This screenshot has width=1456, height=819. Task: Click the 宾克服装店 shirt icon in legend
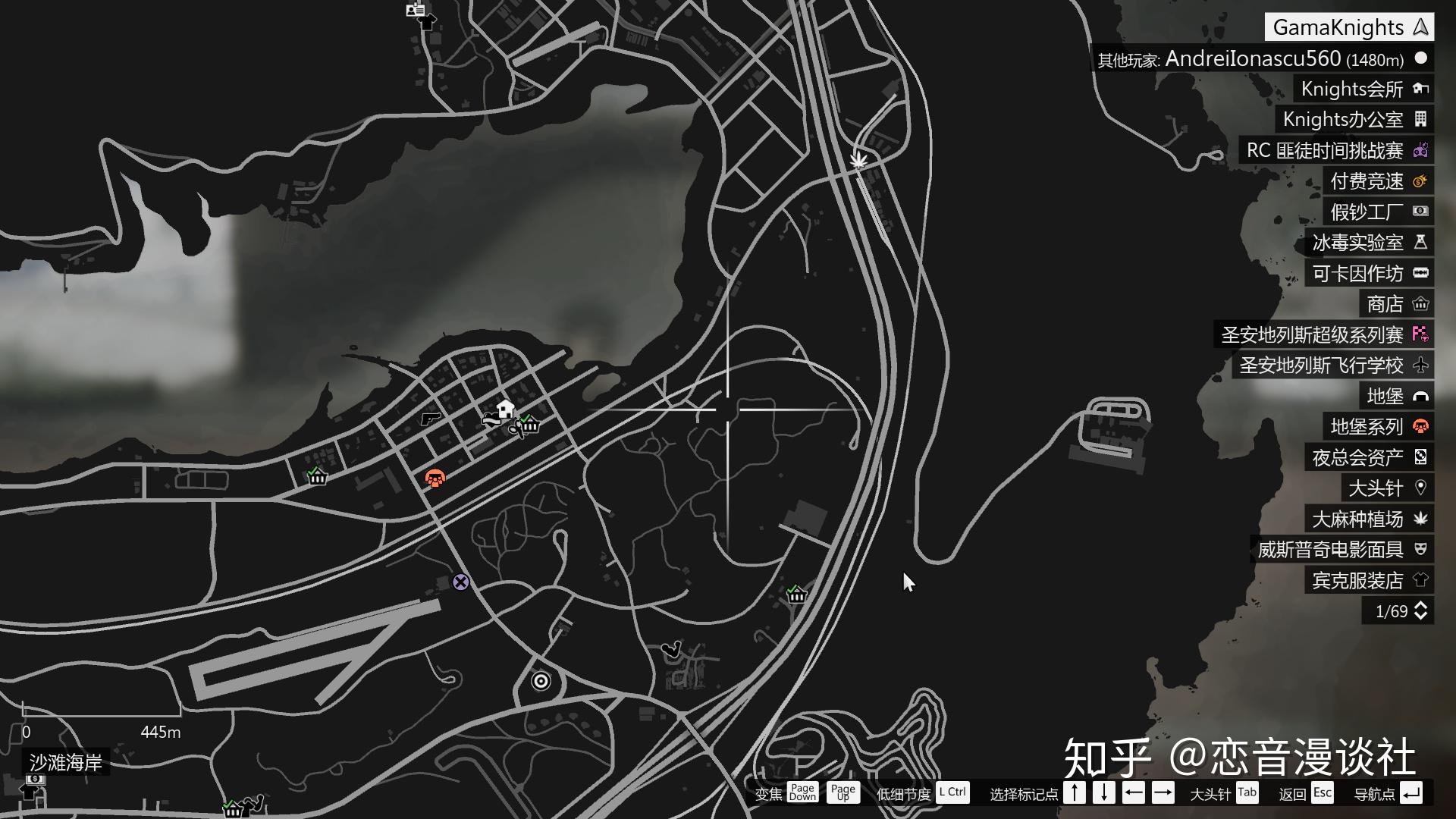1422,580
